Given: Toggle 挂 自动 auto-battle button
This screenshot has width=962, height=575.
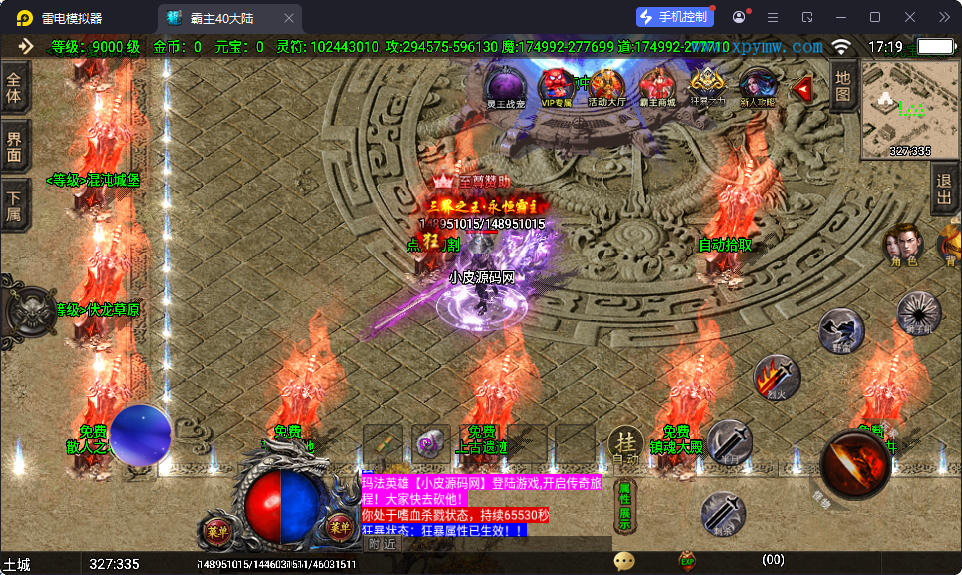Looking at the screenshot, I should point(625,446).
